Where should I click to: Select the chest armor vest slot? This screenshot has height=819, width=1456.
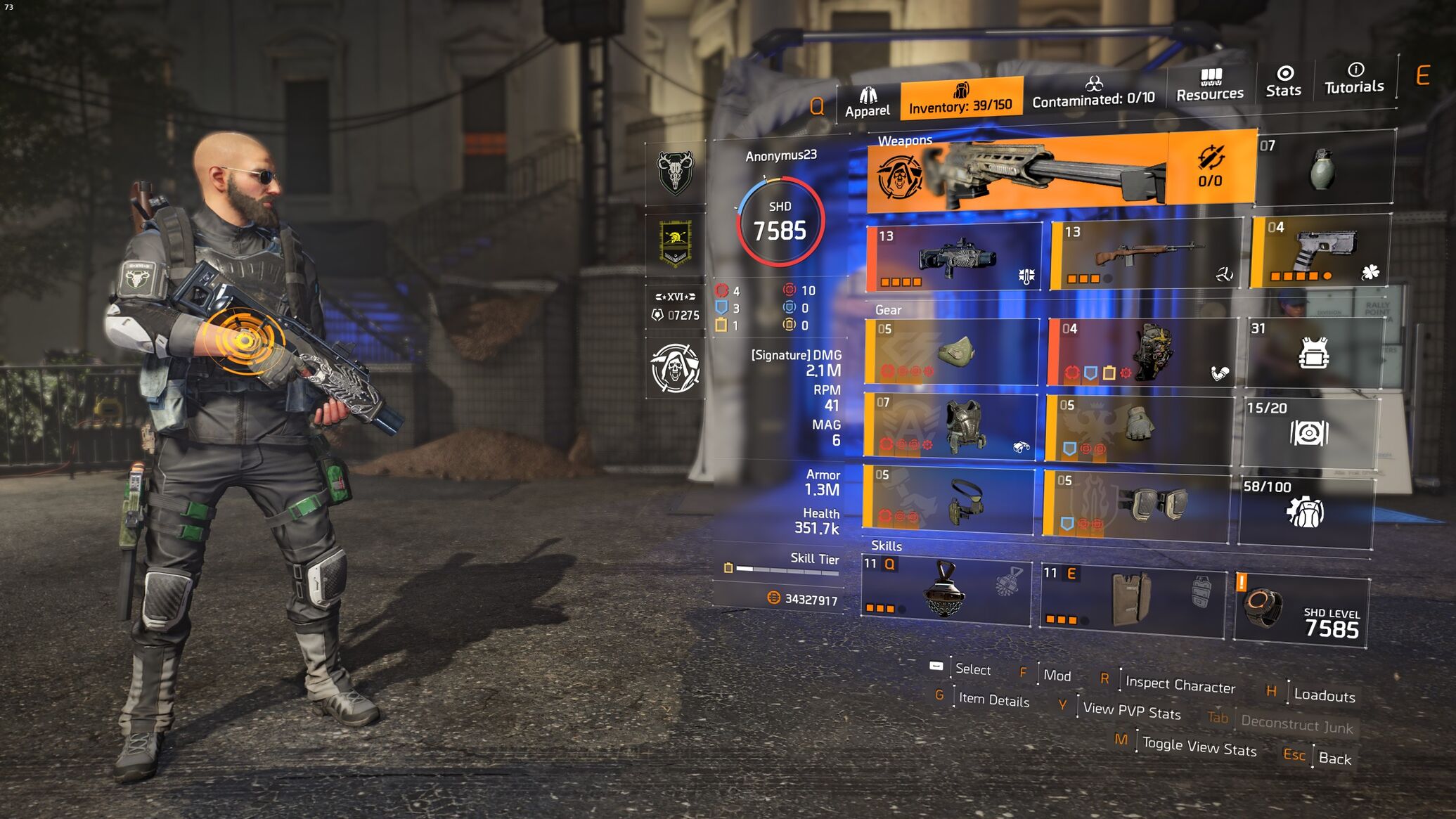(x=949, y=426)
